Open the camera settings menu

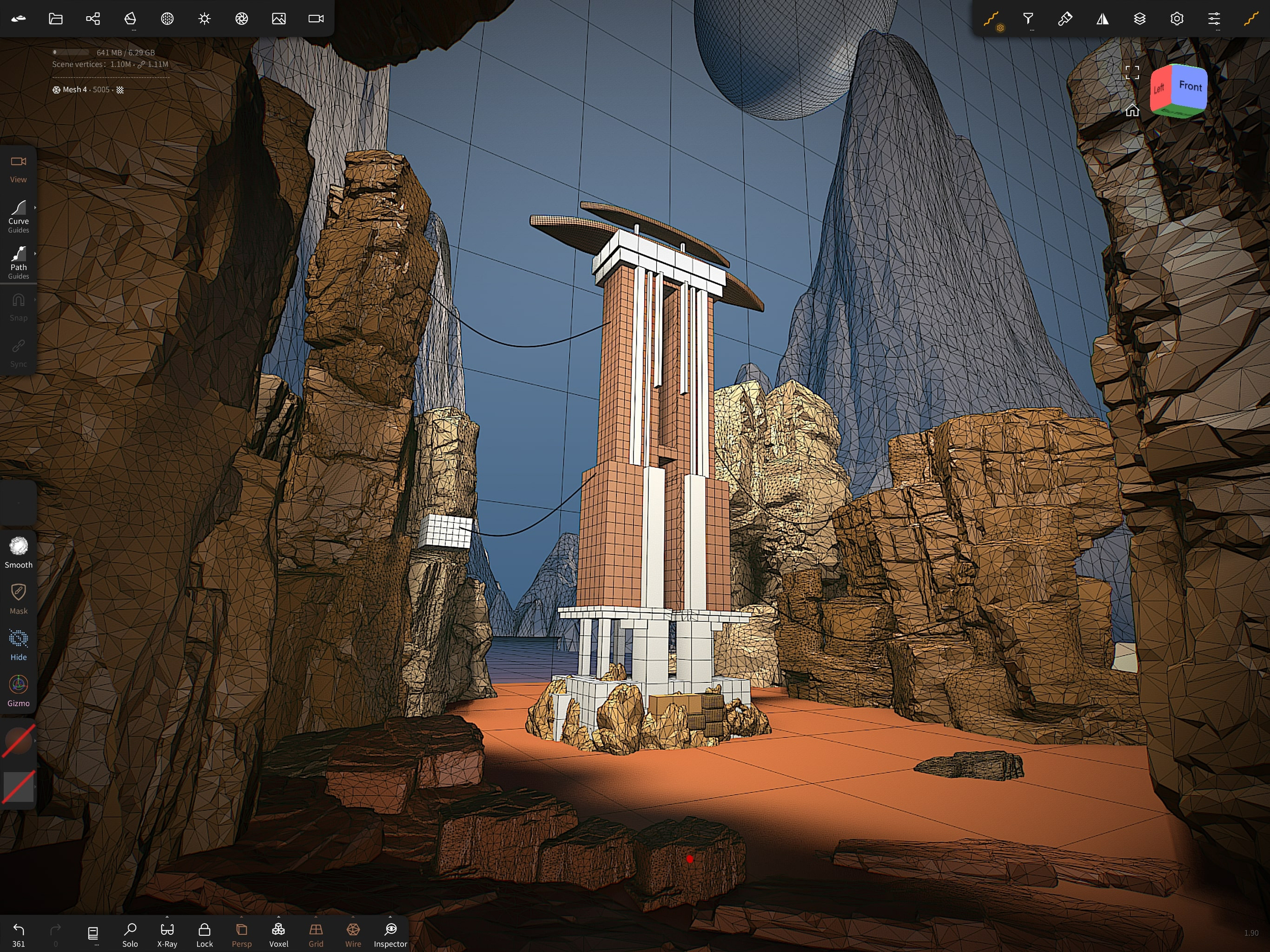(x=316, y=19)
